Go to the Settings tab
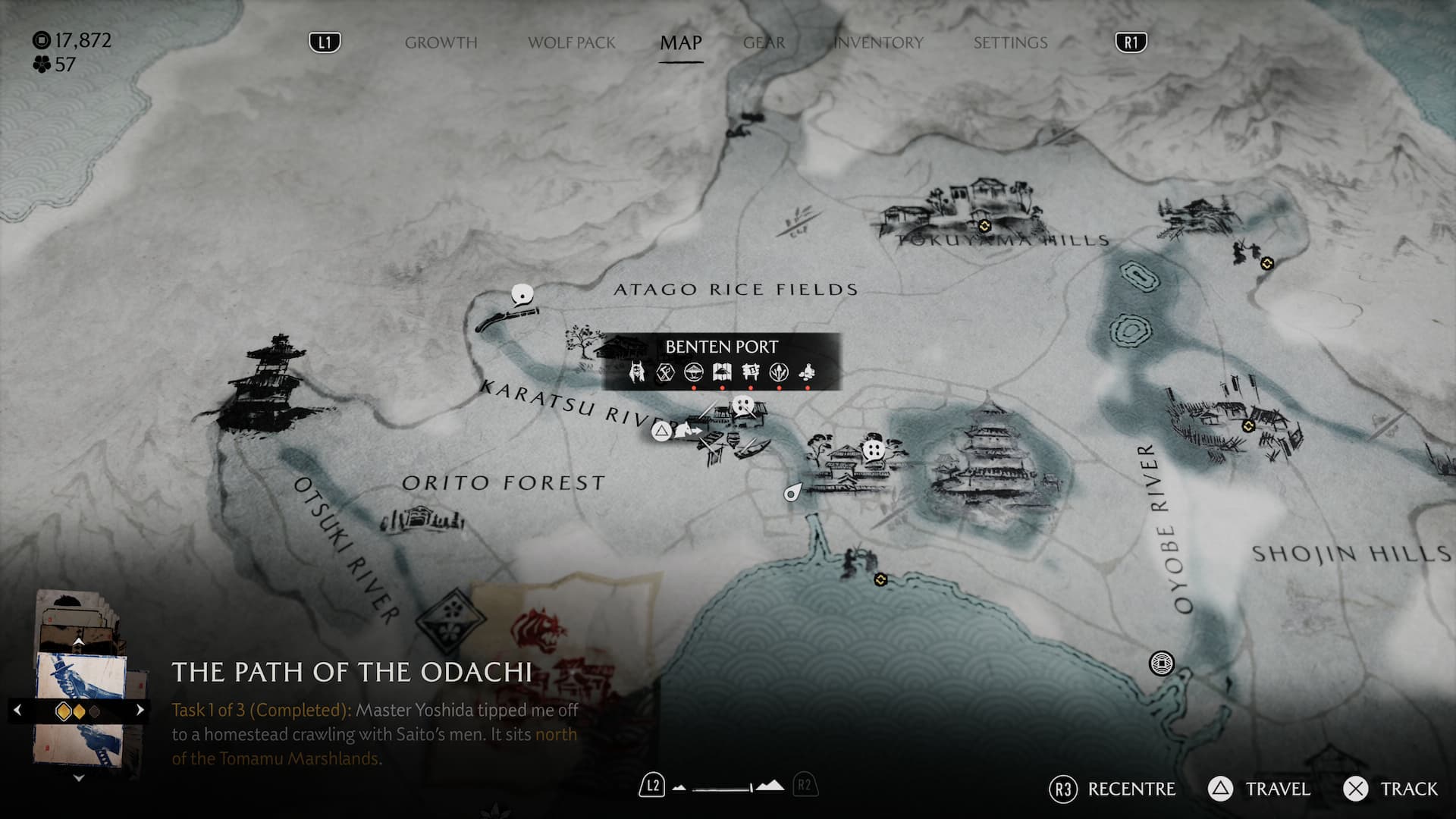 click(x=1010, y=42)
